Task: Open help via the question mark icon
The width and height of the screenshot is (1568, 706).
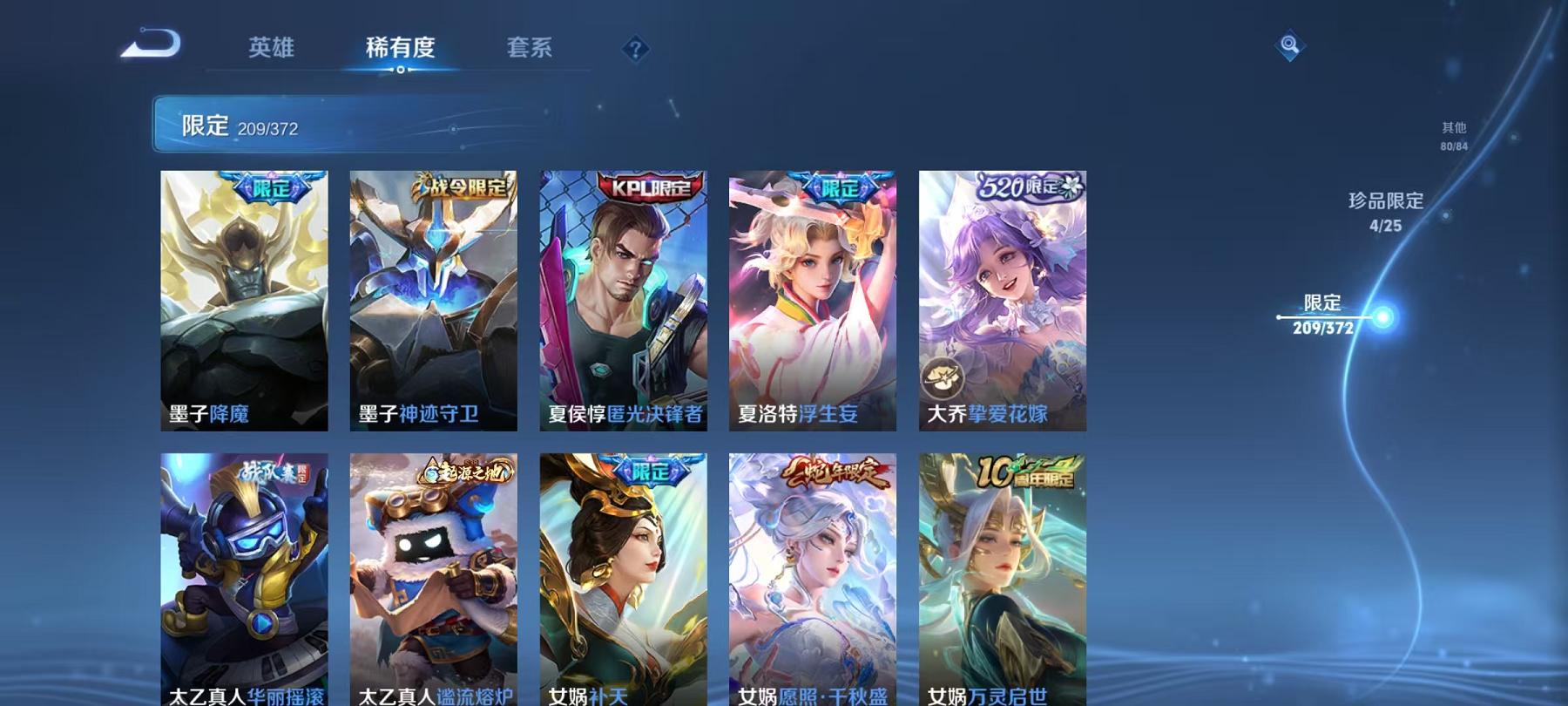Action: click(x=635, y=50)
